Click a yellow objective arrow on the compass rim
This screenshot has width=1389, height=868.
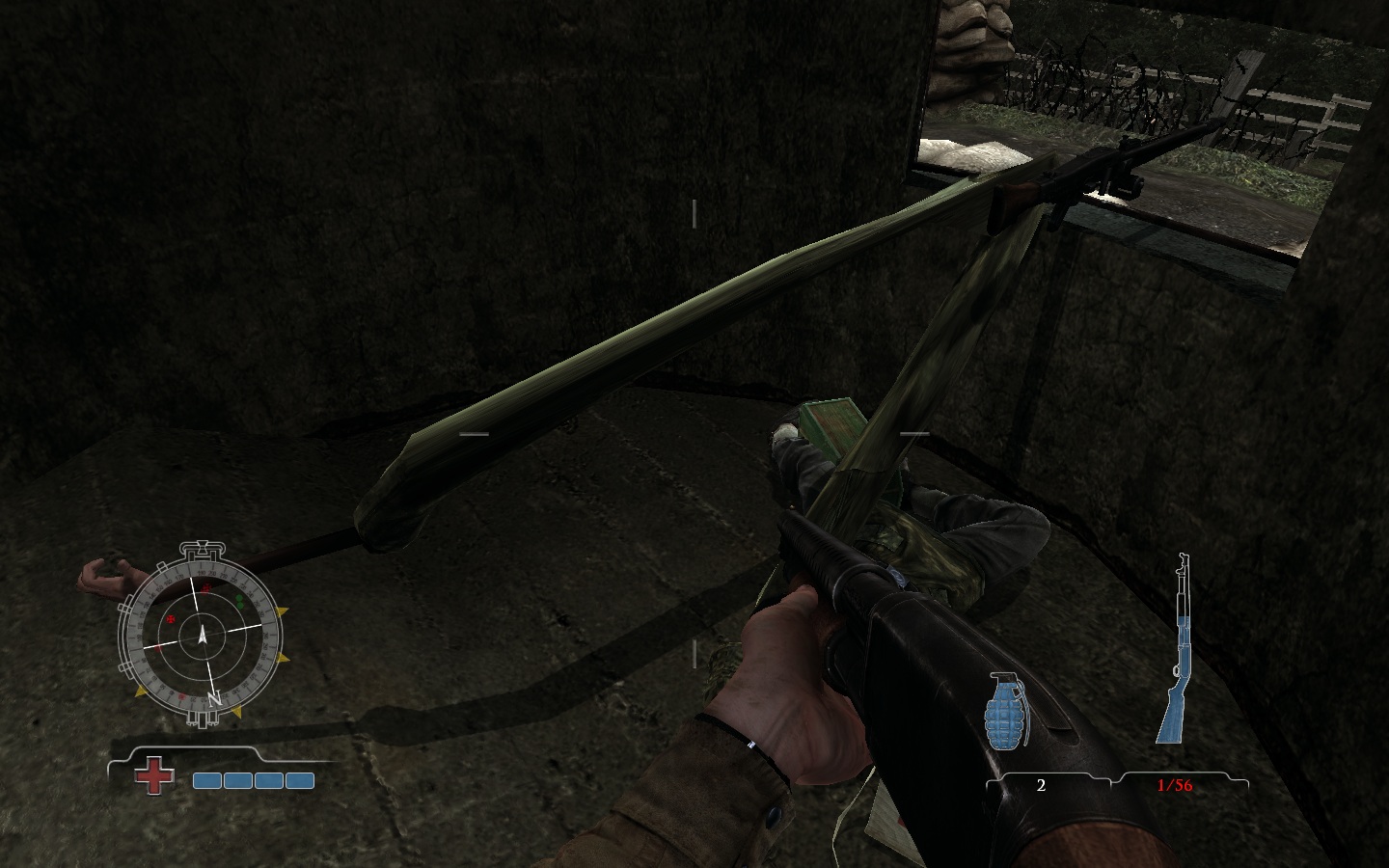(x=280, y=610)
